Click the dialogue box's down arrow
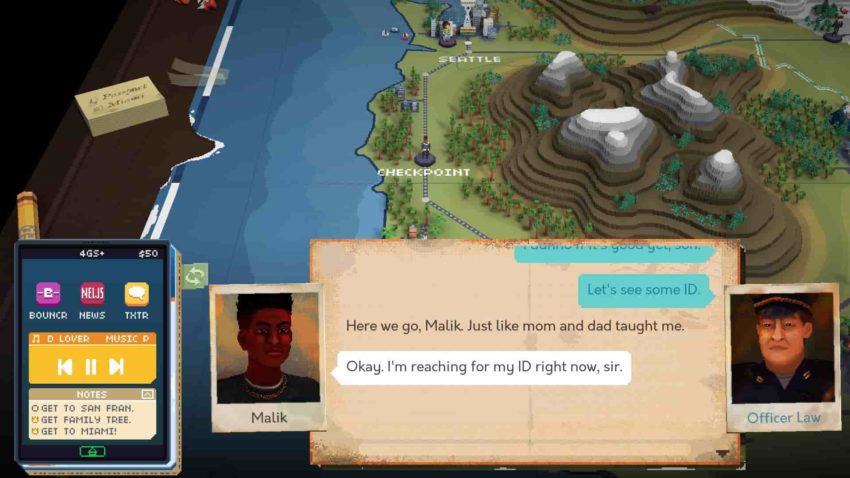The width and height of the screenshot is (850, 478). pyautogui.click(x=723, y=453)
